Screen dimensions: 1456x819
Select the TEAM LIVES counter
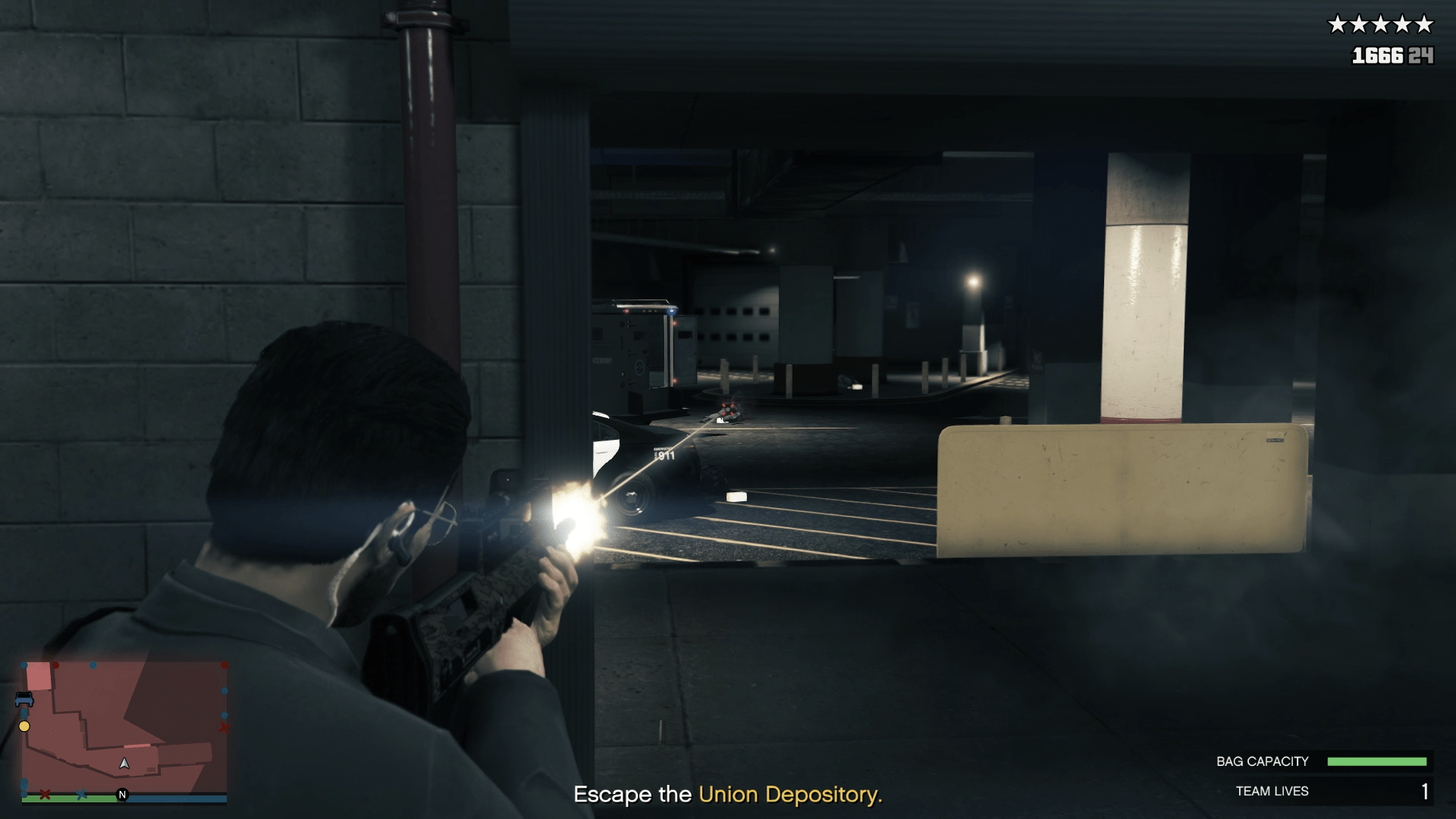pyautogui.click(x=1271, y=791)
